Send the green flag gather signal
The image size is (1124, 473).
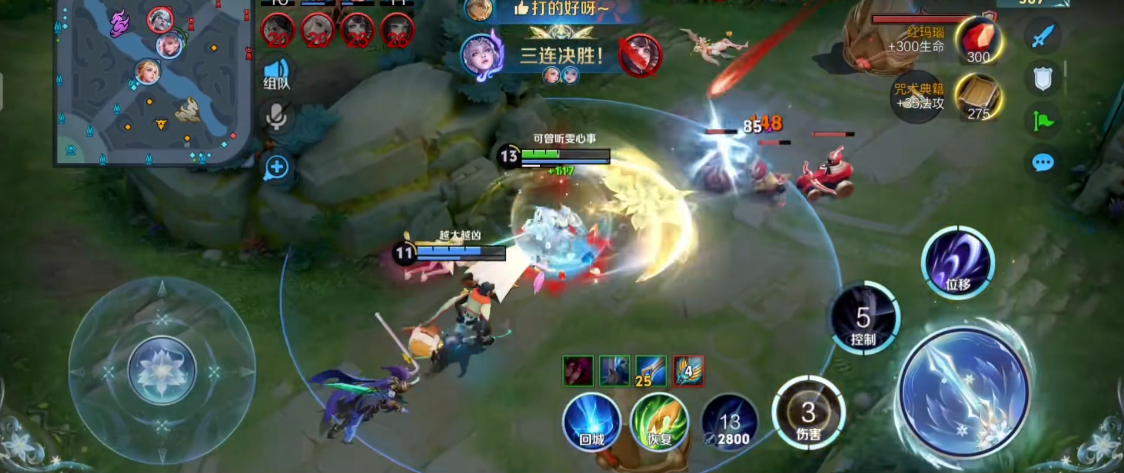[1043, 120]
